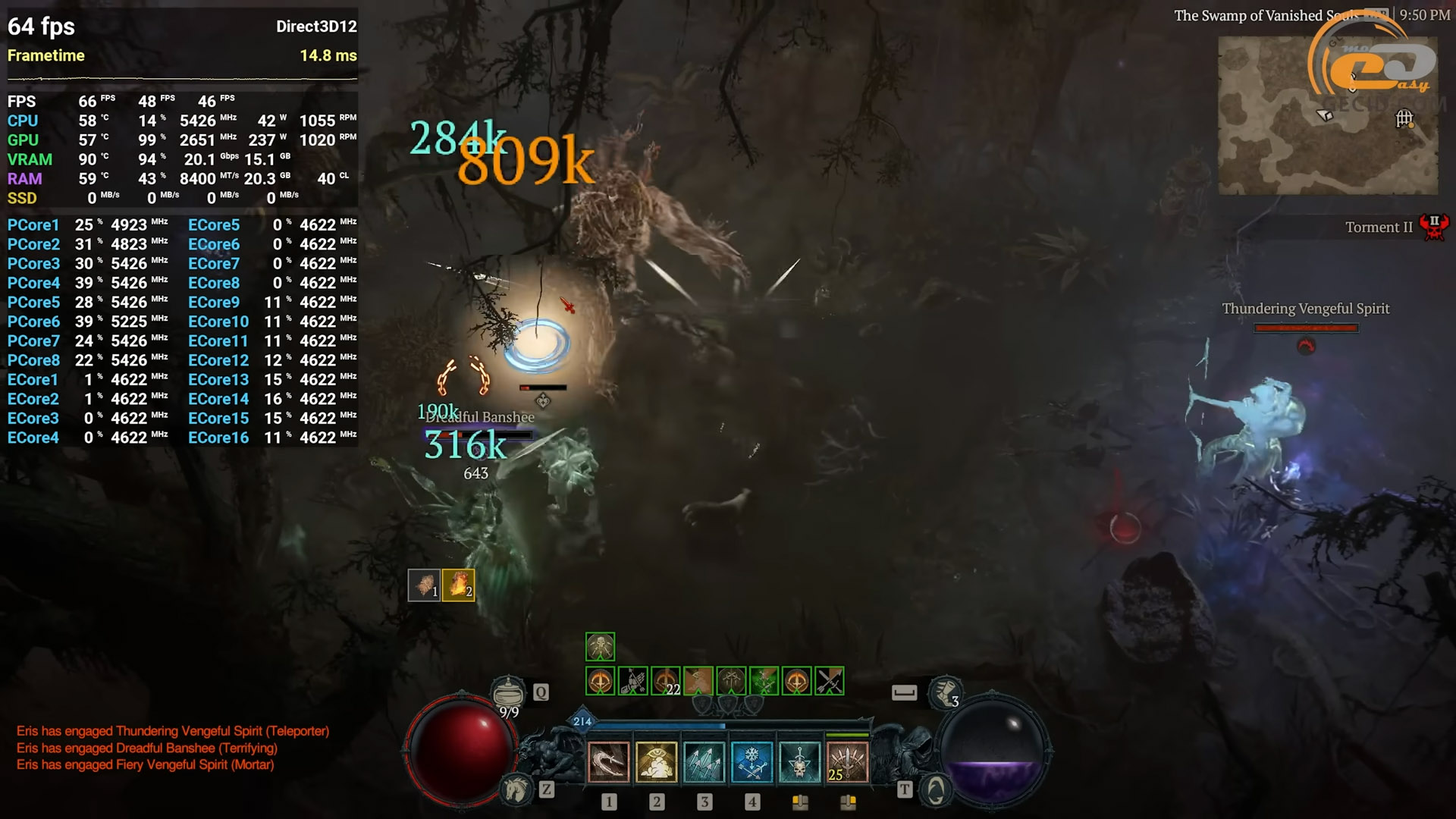Inspect the flame status icon with 2 stacks
Viewport: 1456px width, 819px height.
(x=458, y=585)
